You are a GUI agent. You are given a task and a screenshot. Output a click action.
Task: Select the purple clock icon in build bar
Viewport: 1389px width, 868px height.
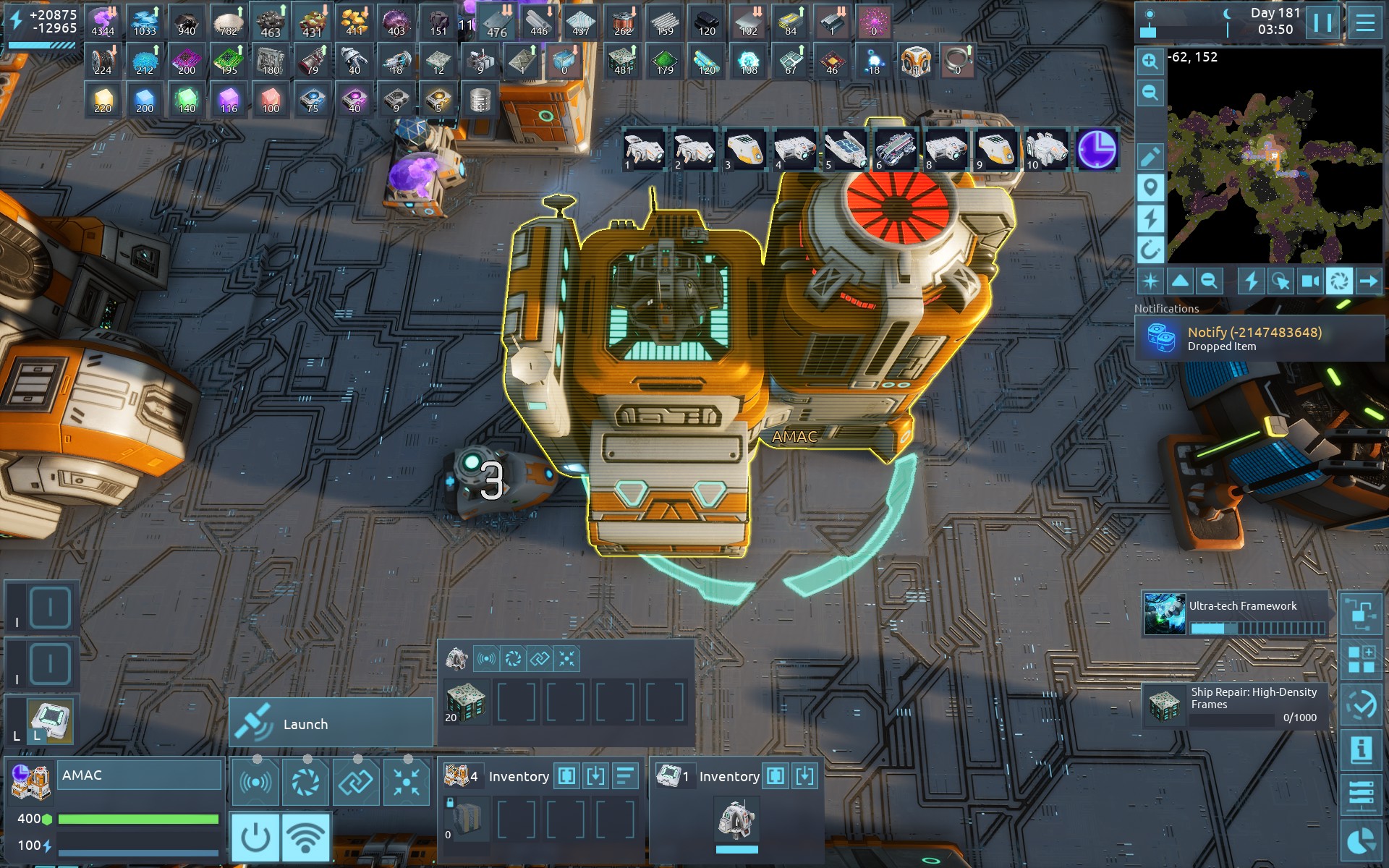1097,150
